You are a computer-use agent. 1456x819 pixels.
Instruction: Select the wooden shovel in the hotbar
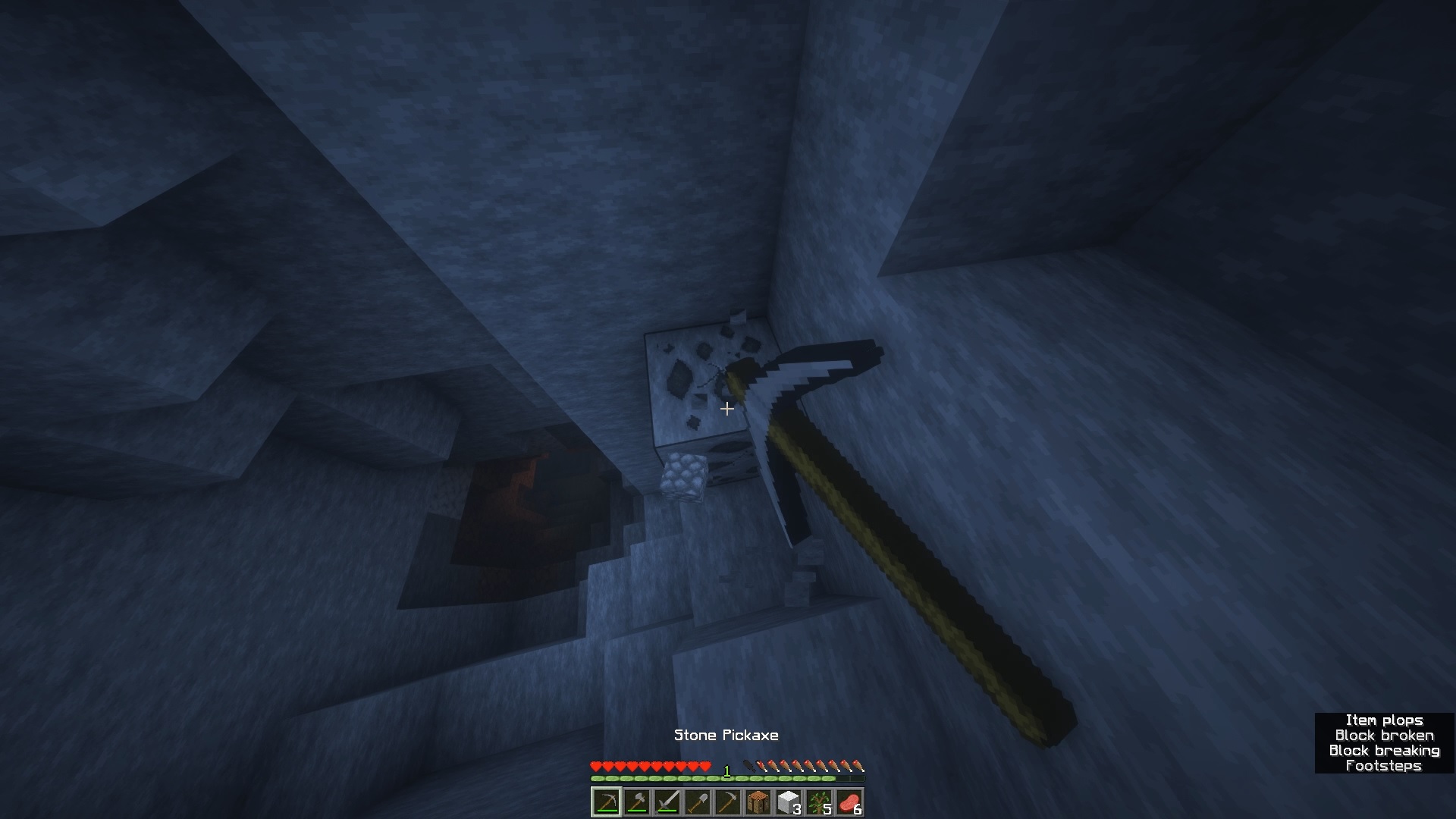(x=698, y=800)
